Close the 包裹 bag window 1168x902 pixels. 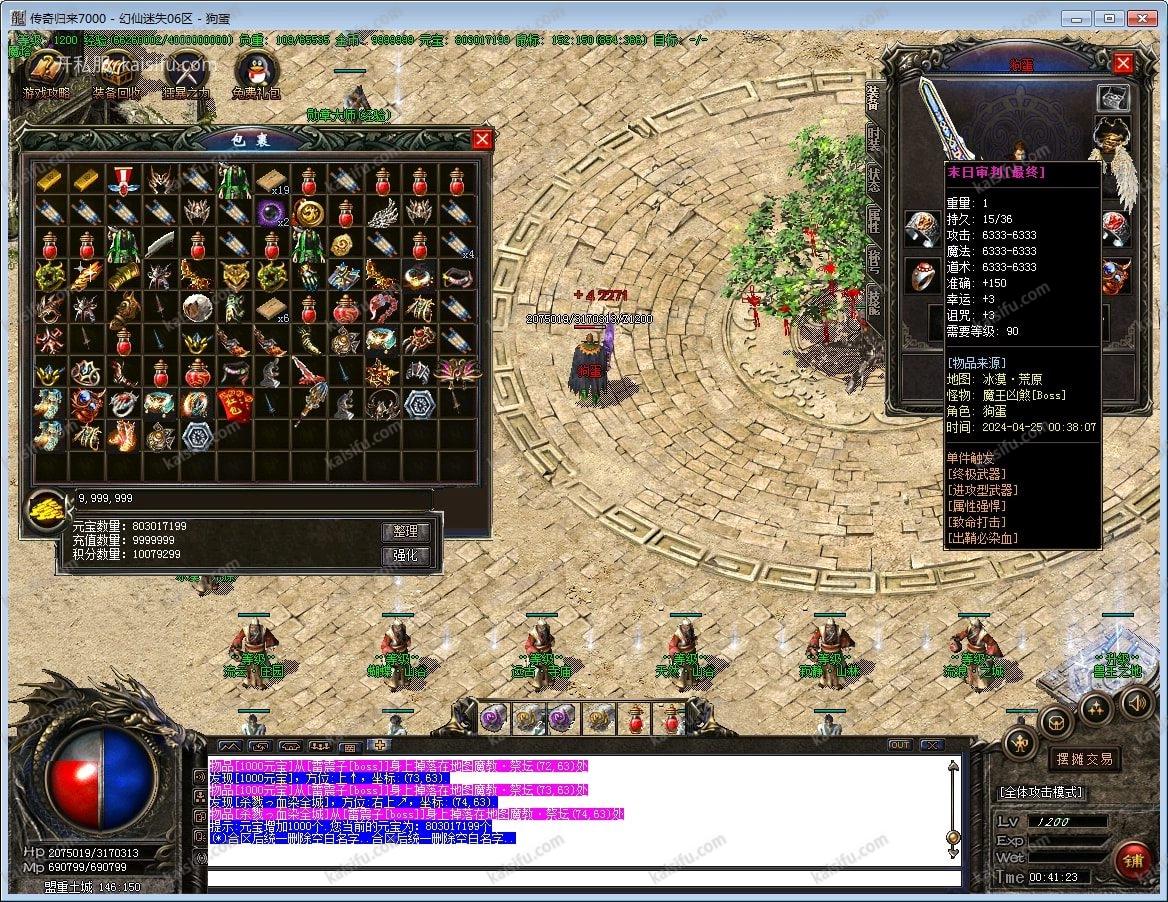pos(482,139)
